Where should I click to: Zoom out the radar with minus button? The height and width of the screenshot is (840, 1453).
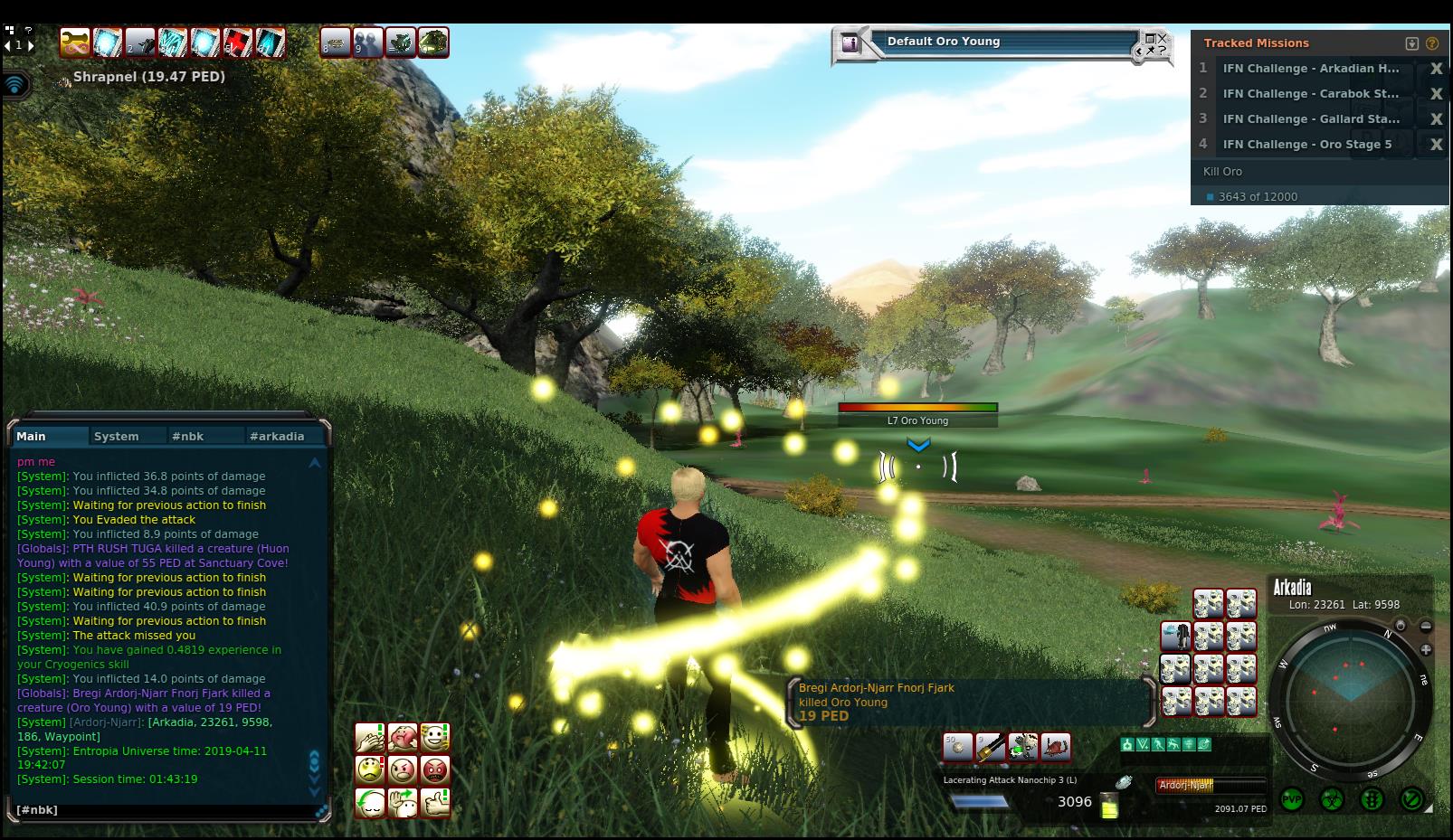tap(1426, 626)
